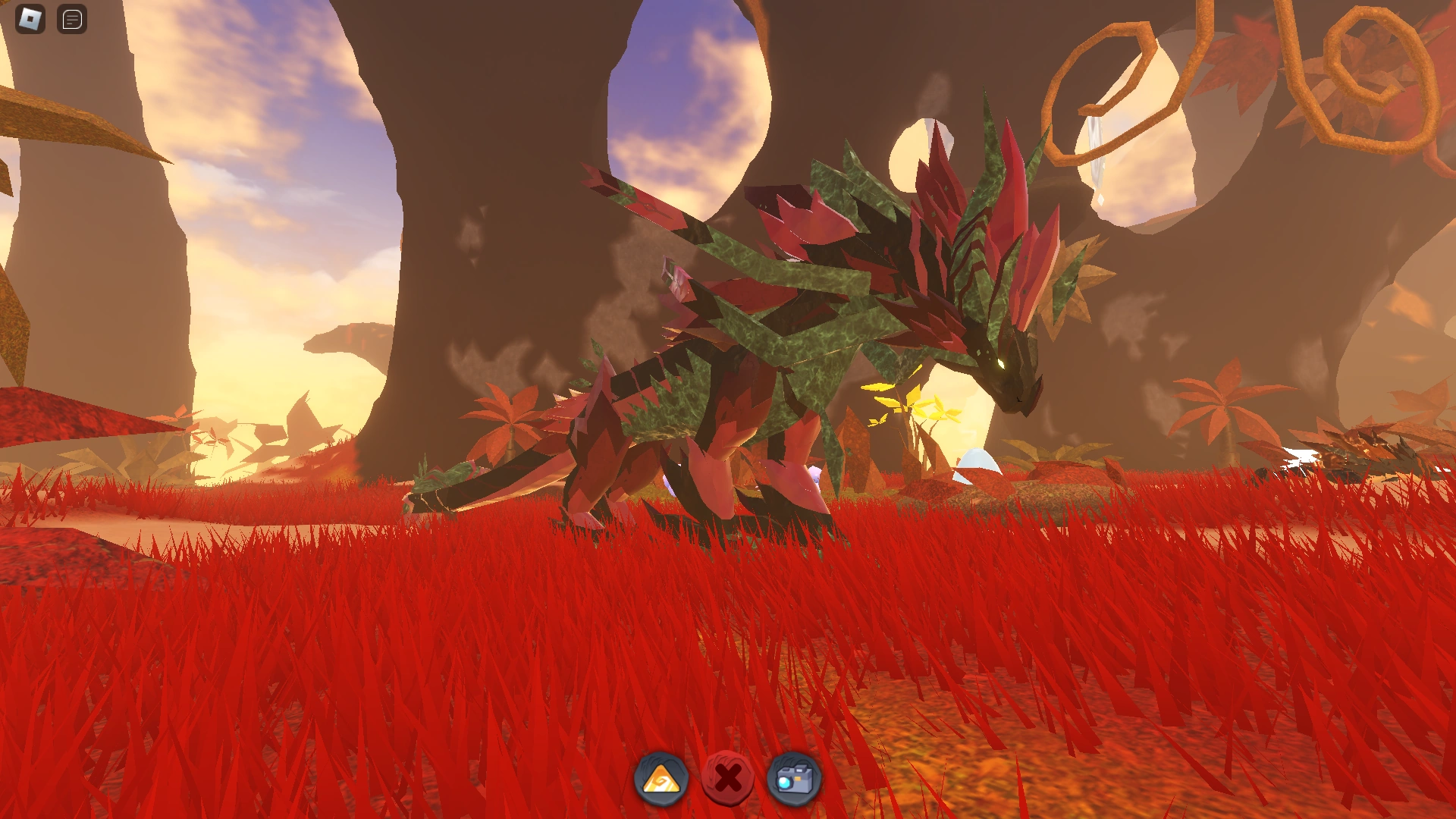Toggle chat visibility on or off
Screen dimensions: 1456x819
coord(72,20)
